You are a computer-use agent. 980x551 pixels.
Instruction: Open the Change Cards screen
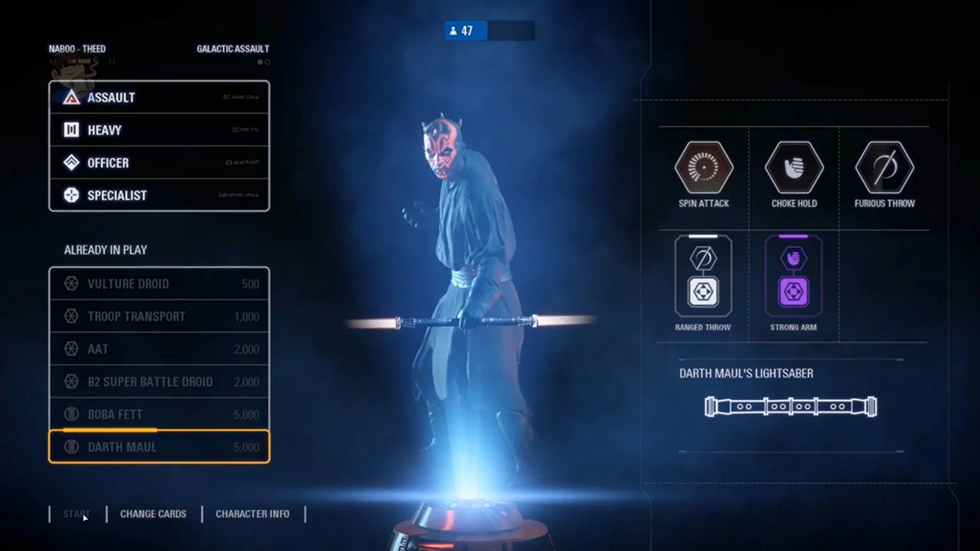(x=153, y=514)
